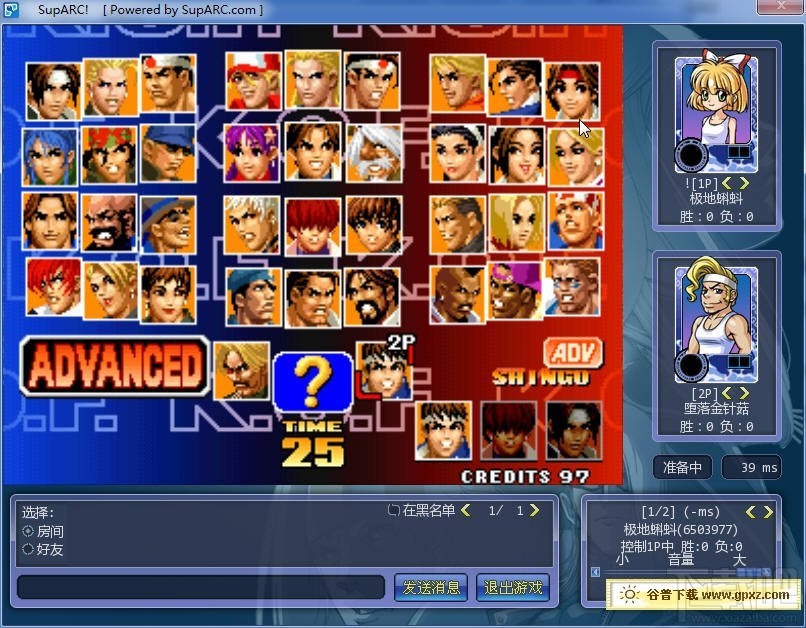The image size is (806, 628).
Task: Focus the chat message input field
Action: [x=200, y=587]
